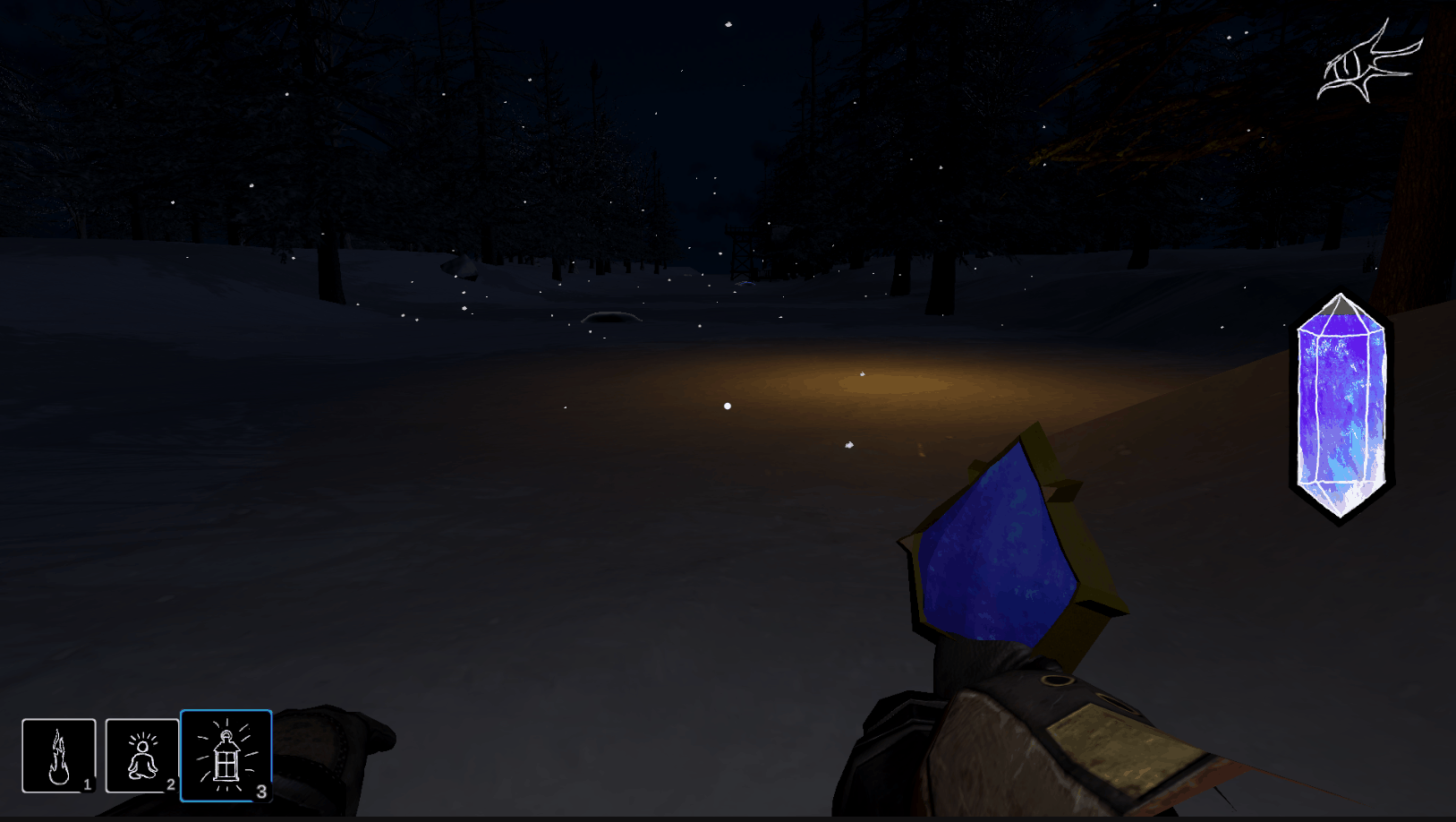Click the number 2 label on the meditation slot
Image resolution: width=1456 pixels, height=822 pixels.
171,783
